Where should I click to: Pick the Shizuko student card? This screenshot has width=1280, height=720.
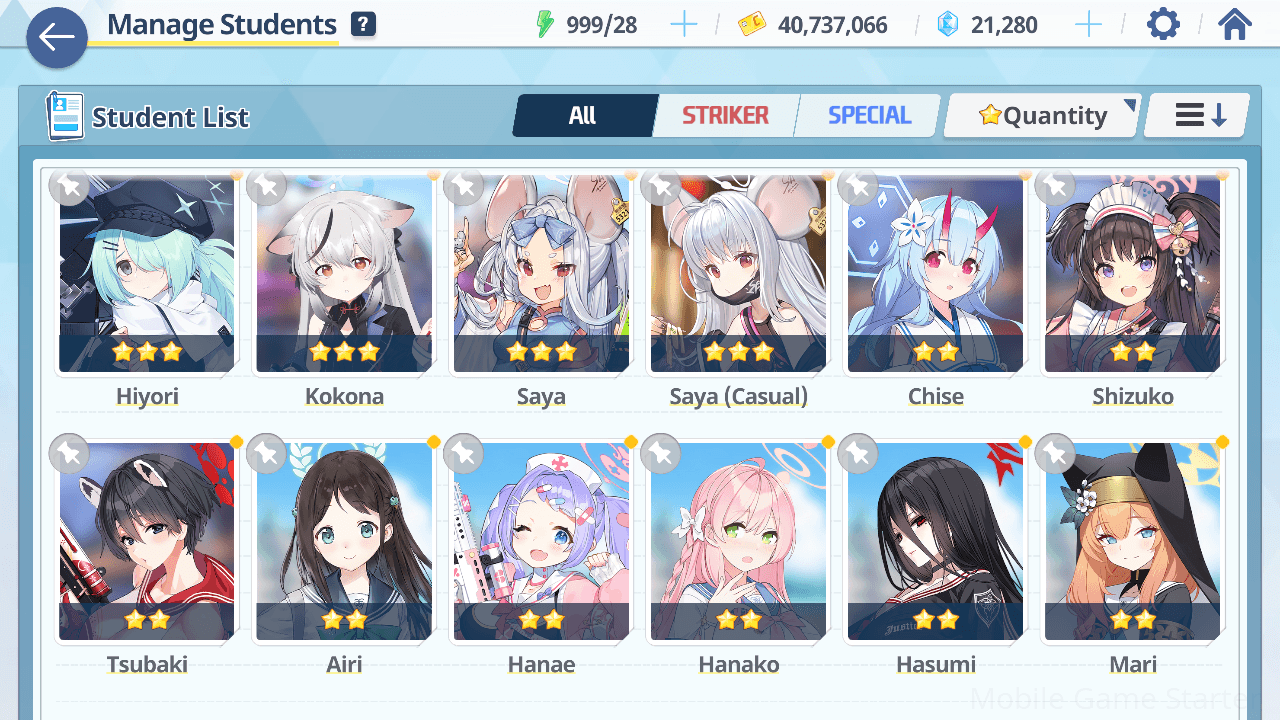(x=1132, y=275)
